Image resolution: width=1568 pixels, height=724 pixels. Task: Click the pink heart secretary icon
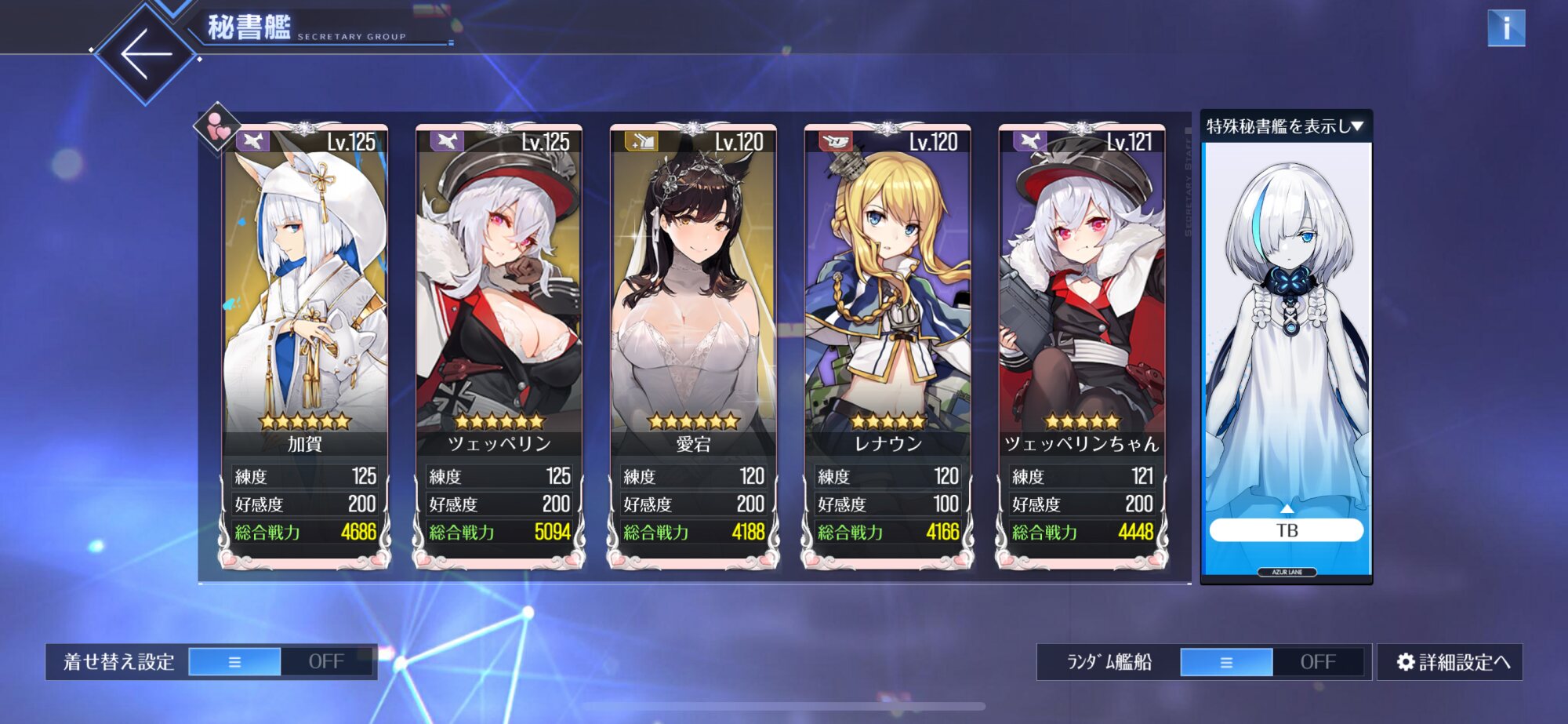tap(217, 127)
